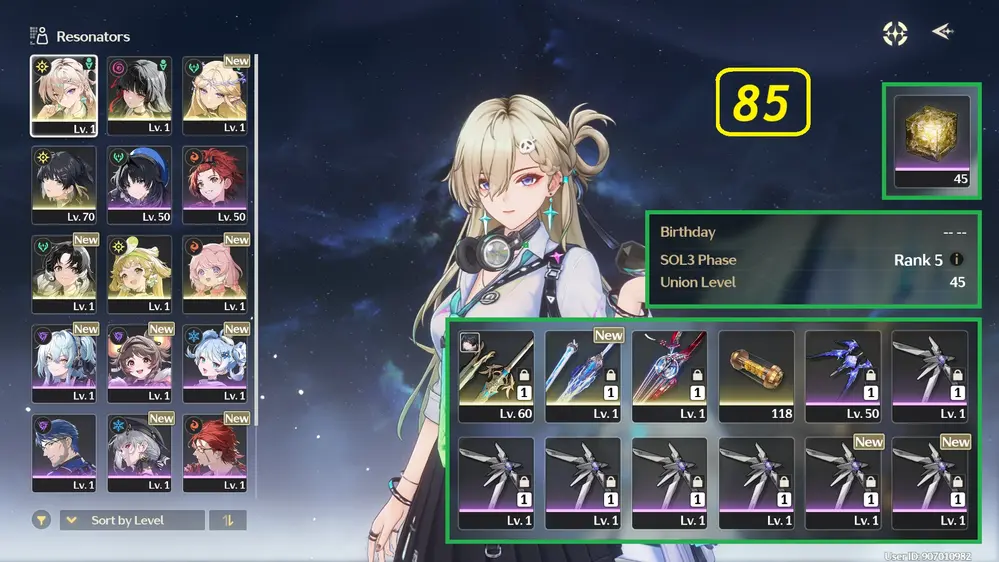Image resolution: width=999 pixels, height=562 pixels.
Task: Go back using the top-right arrow
Action: coord(942,32)
